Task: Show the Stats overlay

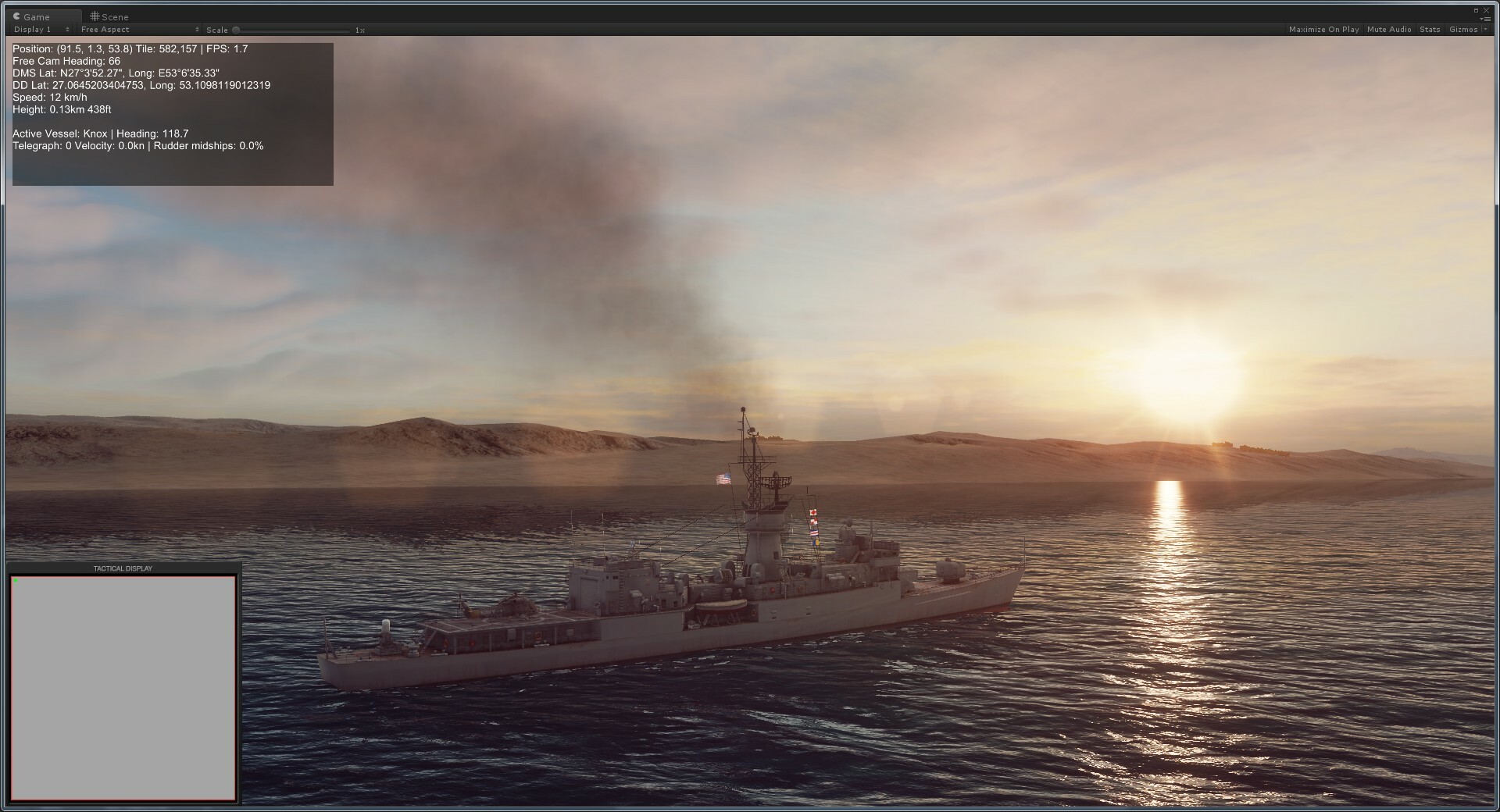Action: pos(1430,29)
